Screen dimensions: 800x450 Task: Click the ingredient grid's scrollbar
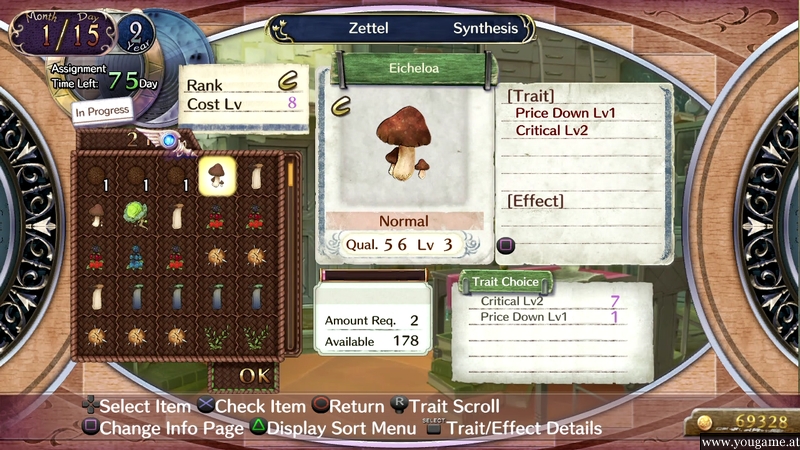click(x=291, y=250)
